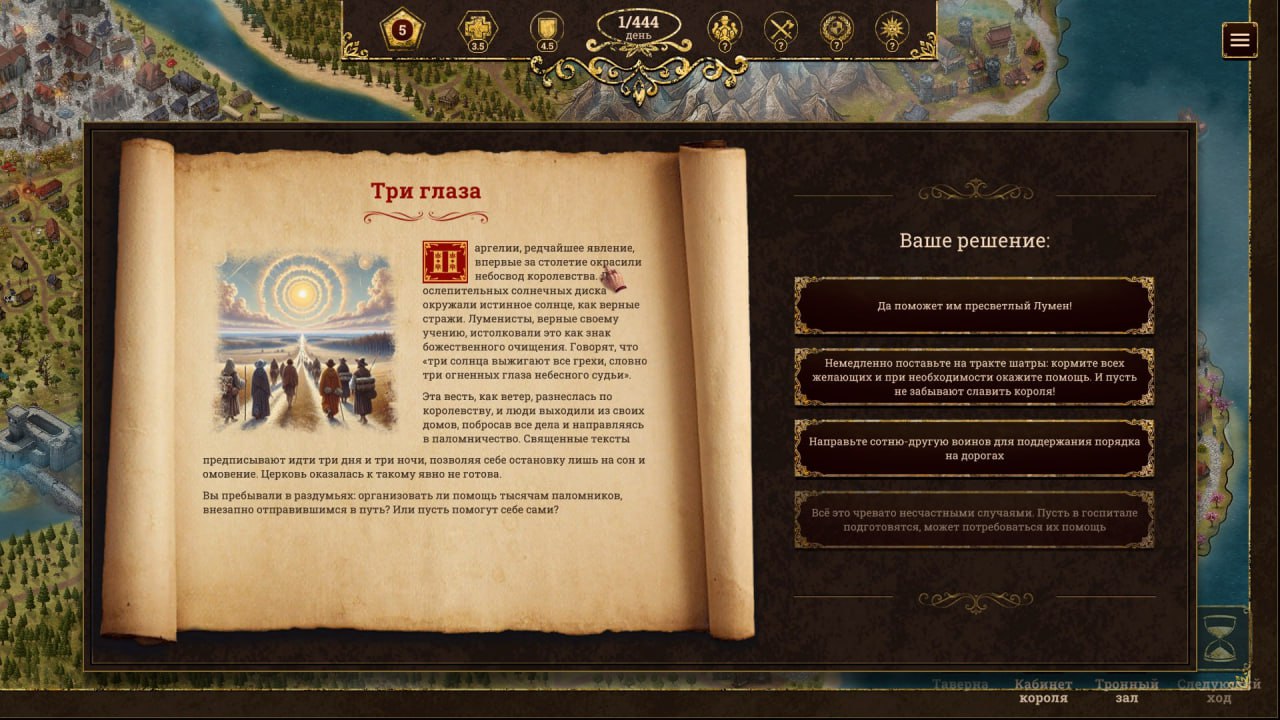The height and width of the screenshot is (720, 1280).
Task: Go to Таверна
Action: 960,685
